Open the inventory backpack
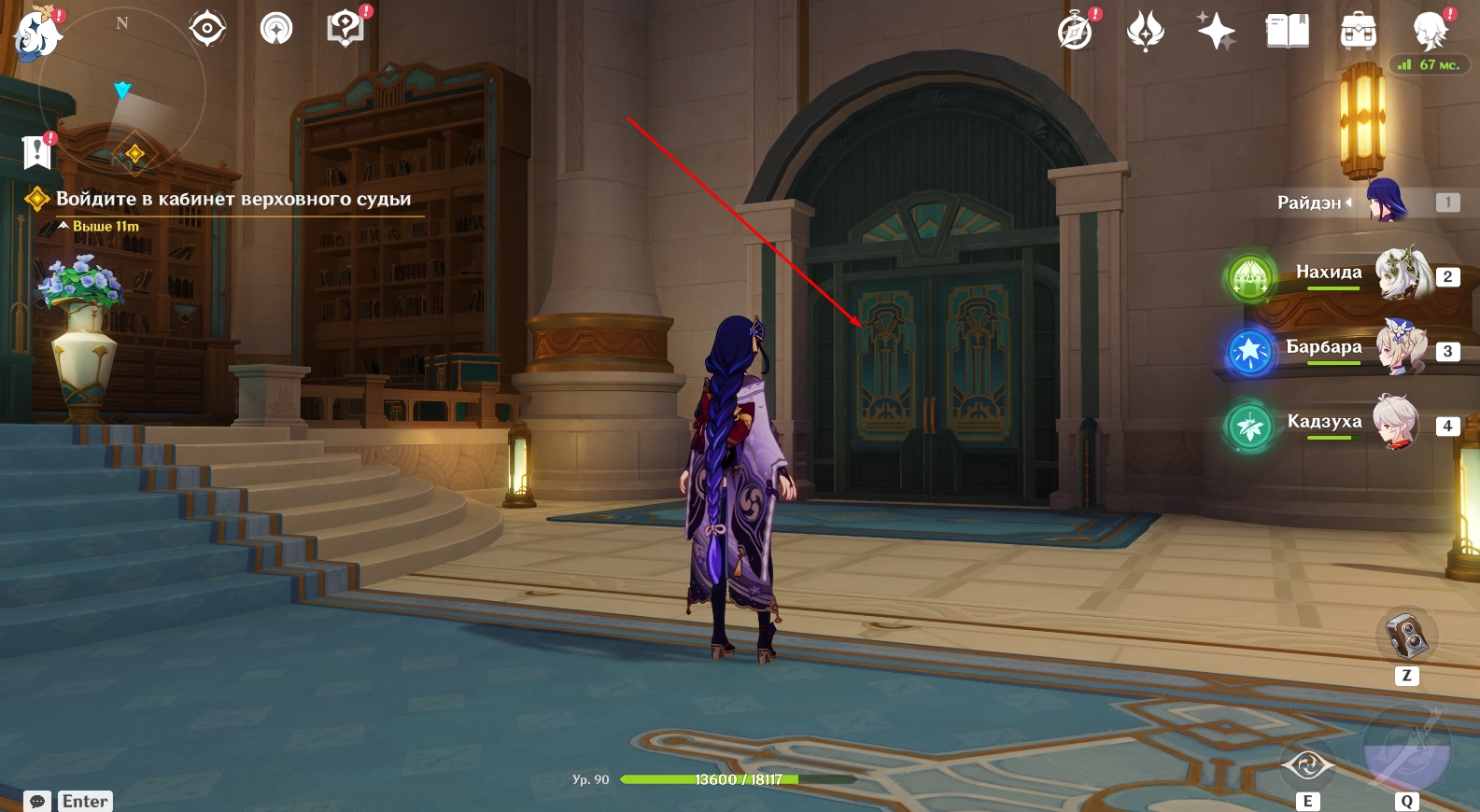 pyautogui.click(x=1358, y=31)
